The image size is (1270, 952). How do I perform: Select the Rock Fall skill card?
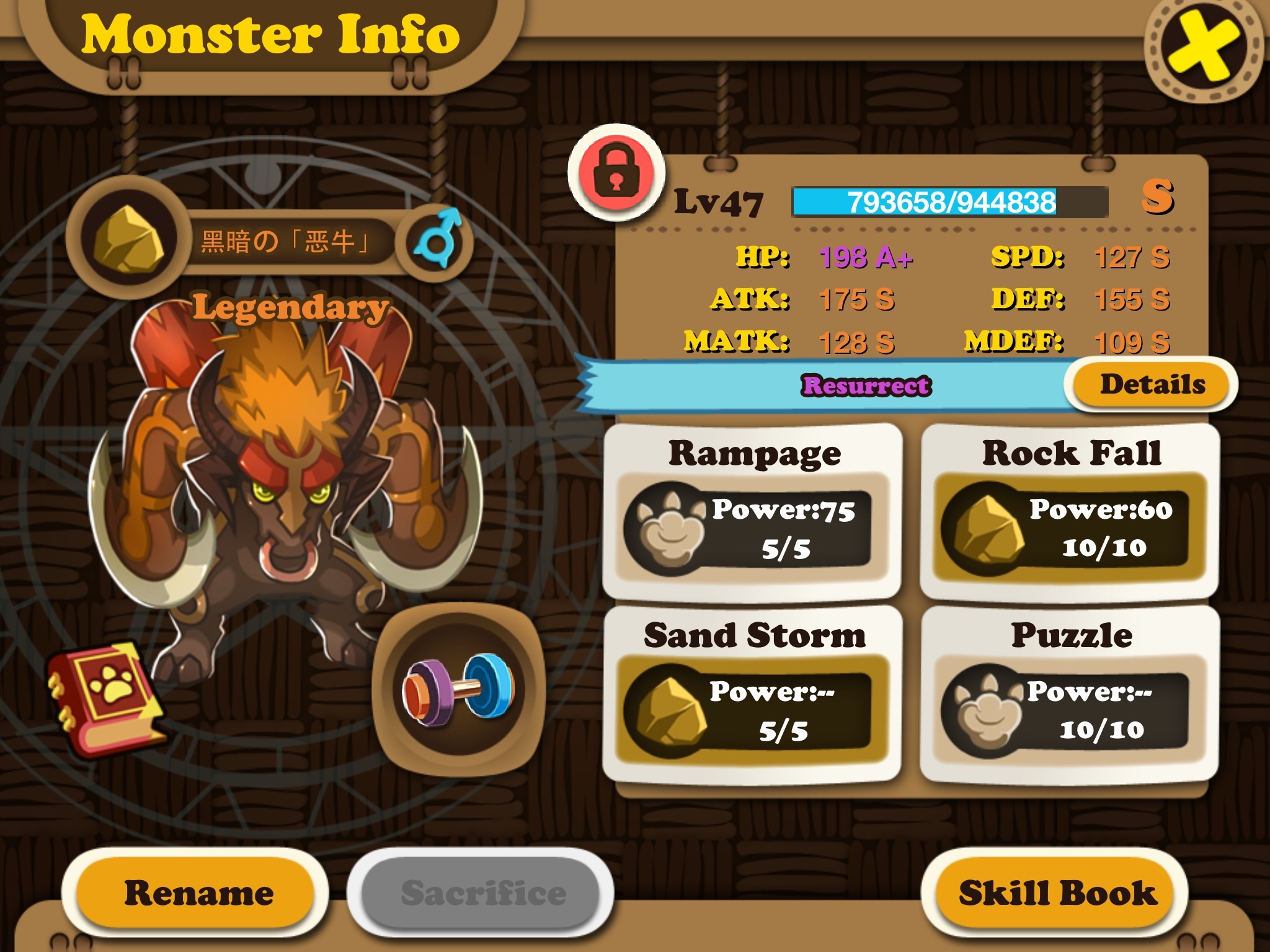(1070, 511)
